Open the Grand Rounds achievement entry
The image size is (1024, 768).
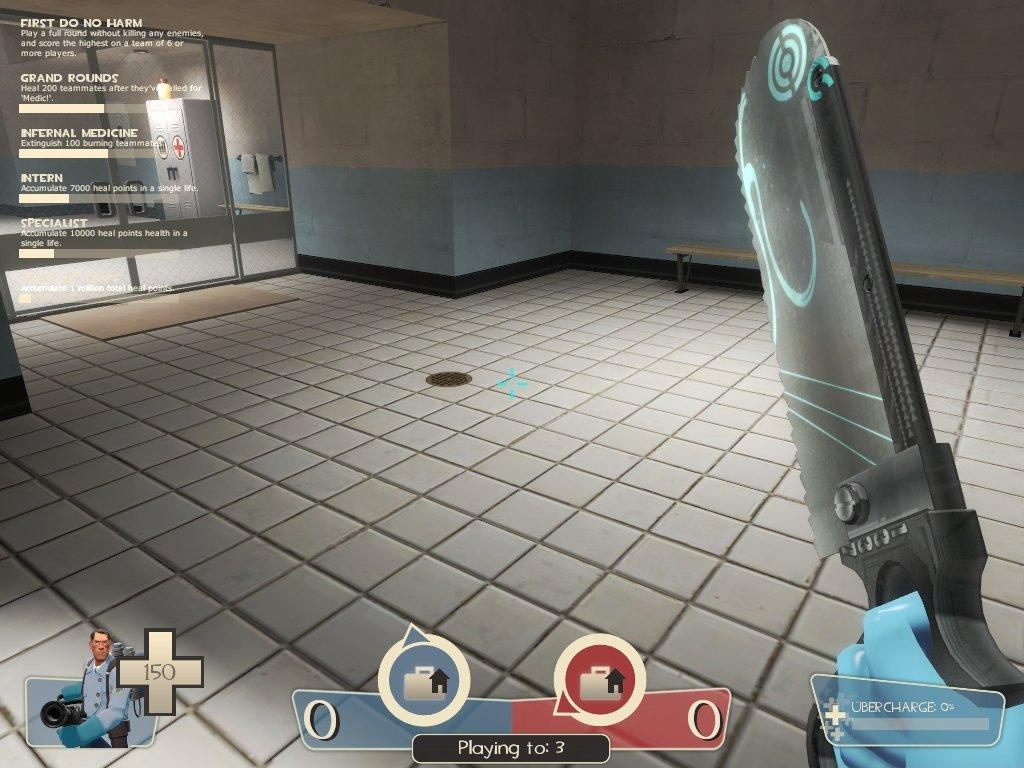point(69,78)
